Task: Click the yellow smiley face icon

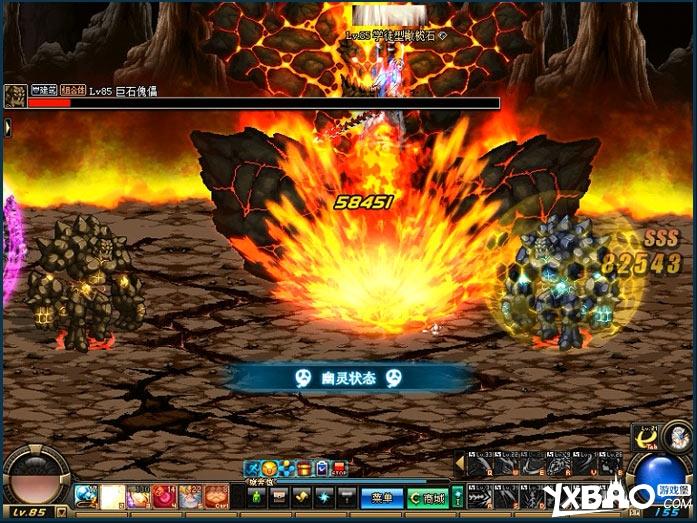Action: tap(270, 468)
